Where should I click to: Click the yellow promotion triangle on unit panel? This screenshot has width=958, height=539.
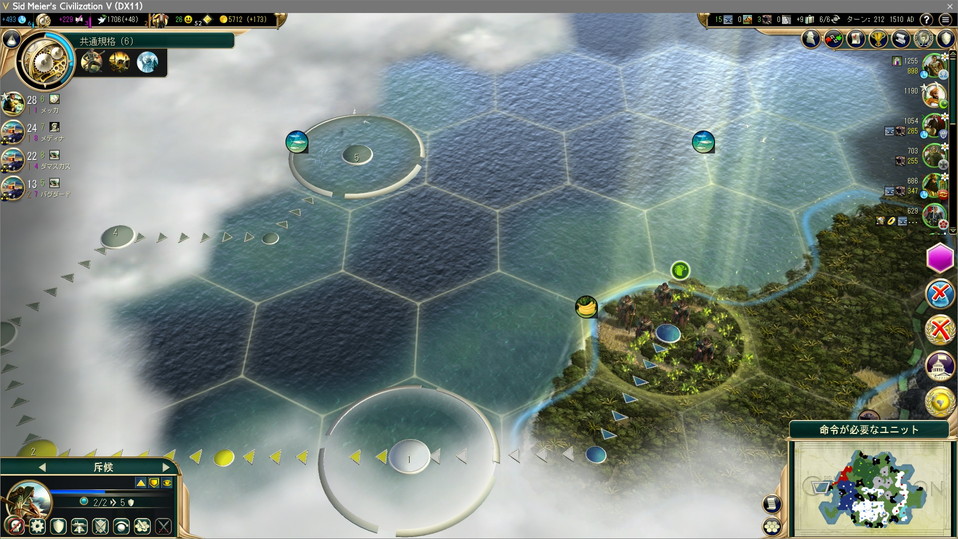pos(141,483)
